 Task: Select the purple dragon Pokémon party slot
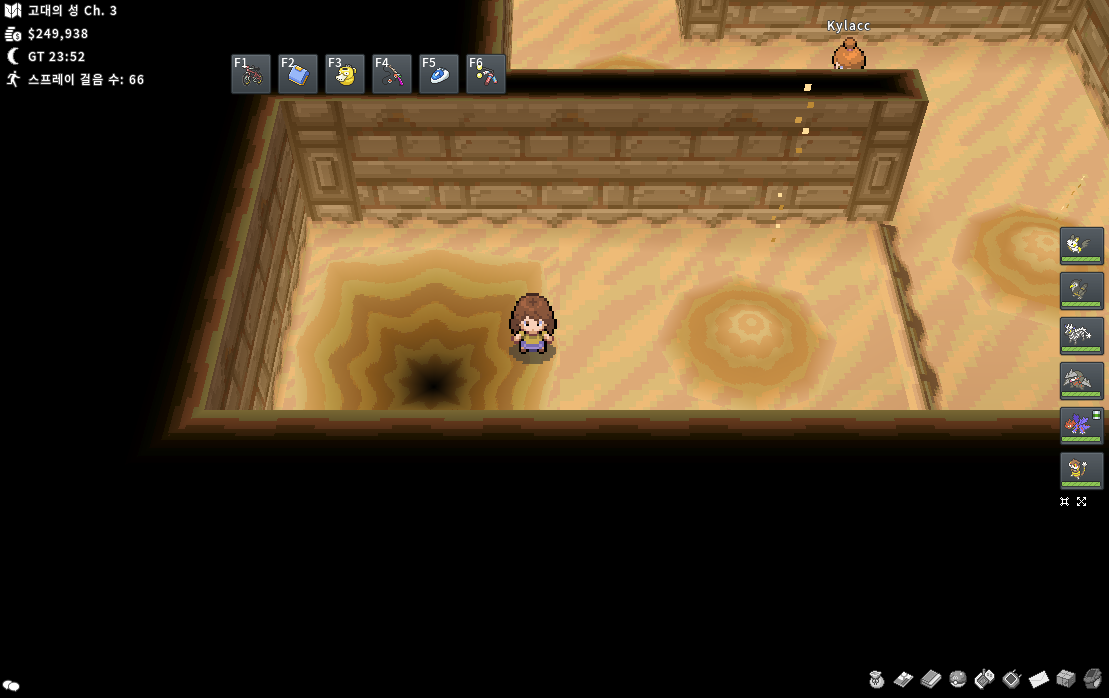tap(1081, 425)
